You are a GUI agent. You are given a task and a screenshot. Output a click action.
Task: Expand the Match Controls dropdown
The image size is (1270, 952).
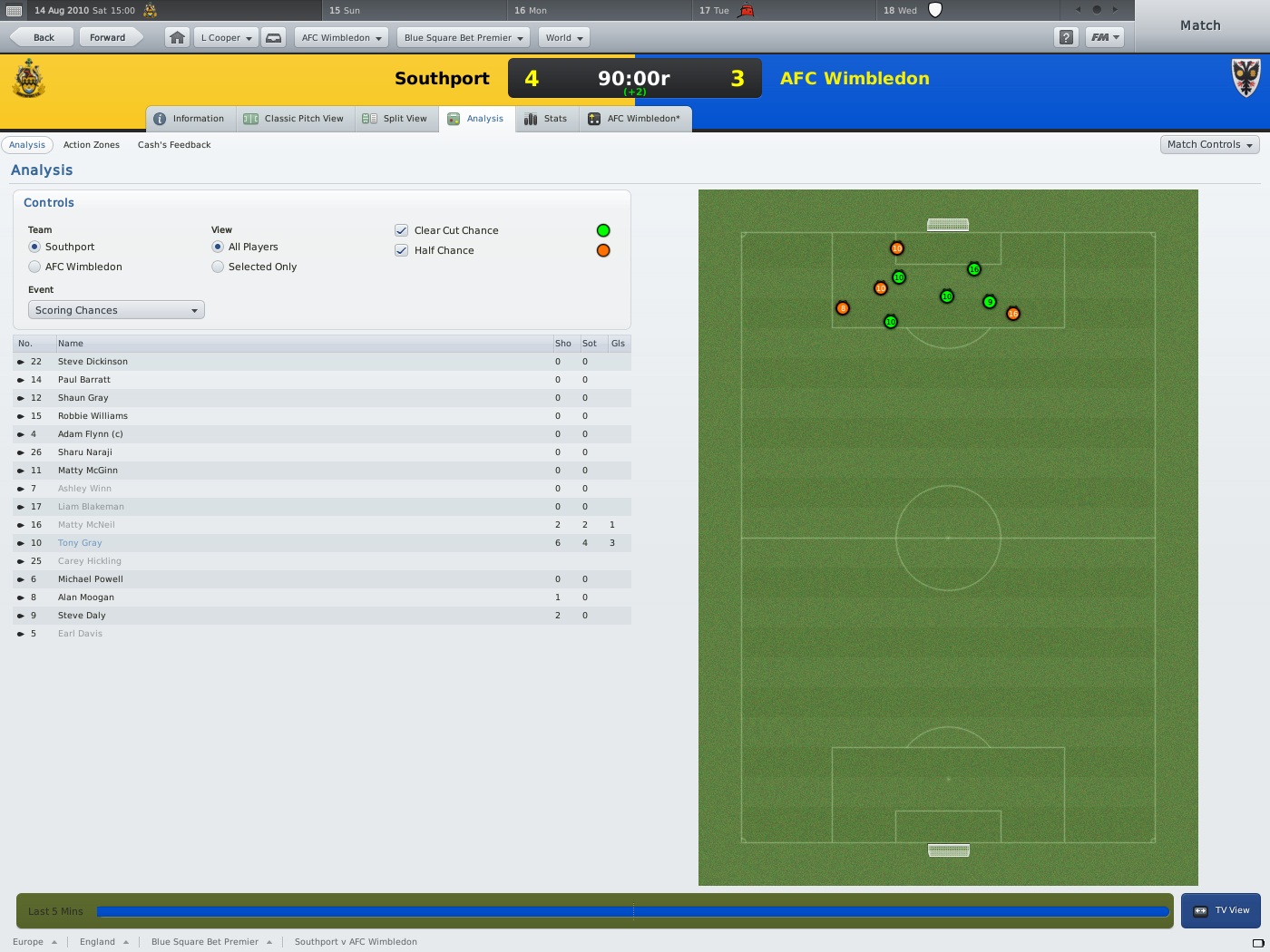pos(1209,144)
